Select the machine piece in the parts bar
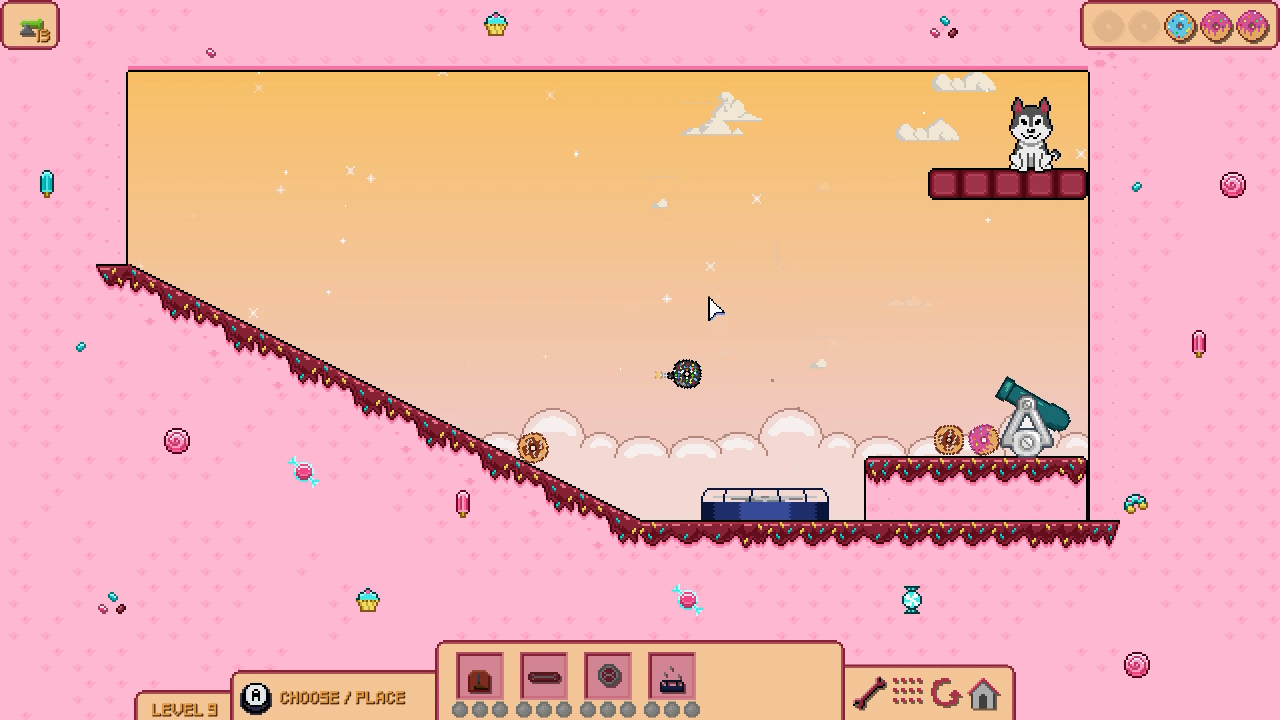Screen dimensions: 1280x720 pos(672,676)
